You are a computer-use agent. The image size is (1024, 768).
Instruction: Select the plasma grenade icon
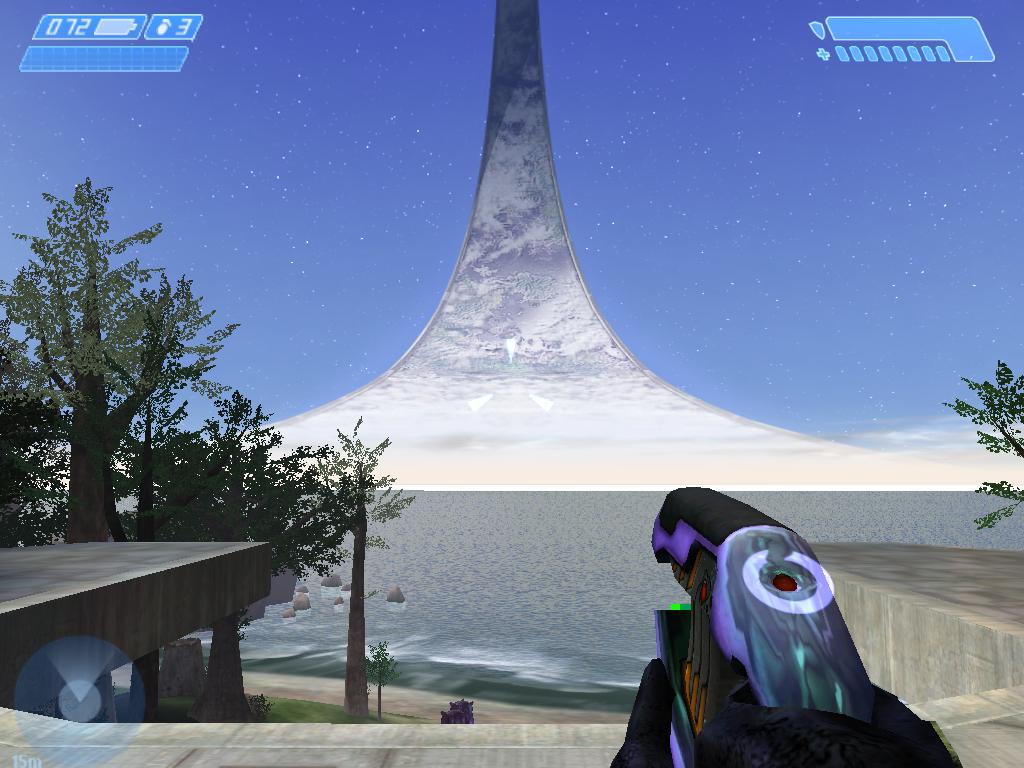point(161,28)
